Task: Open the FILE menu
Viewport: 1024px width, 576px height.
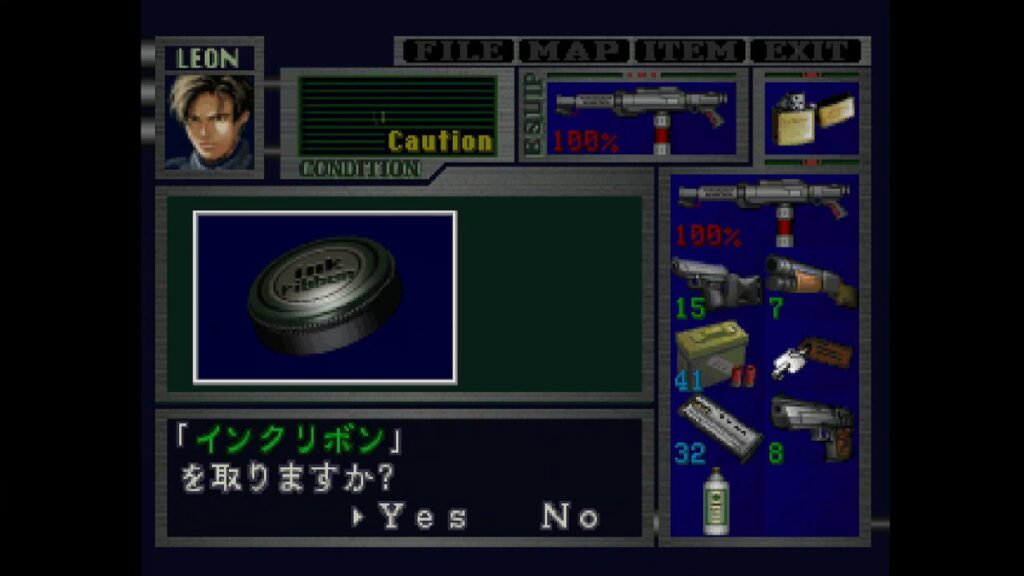Action: tap(456, 51)
